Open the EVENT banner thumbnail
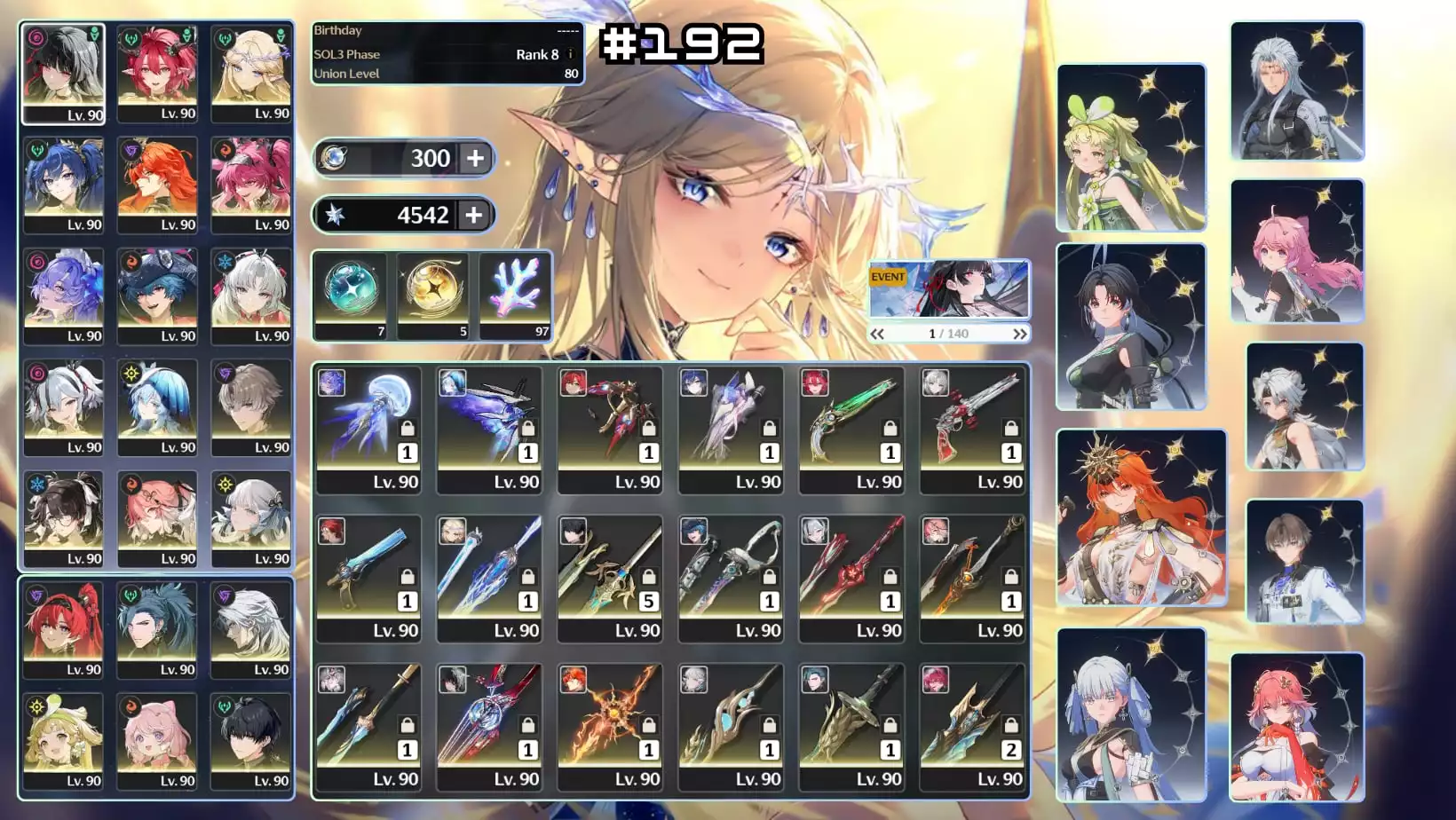This screenshot has height=820, width=1456. 948,289
